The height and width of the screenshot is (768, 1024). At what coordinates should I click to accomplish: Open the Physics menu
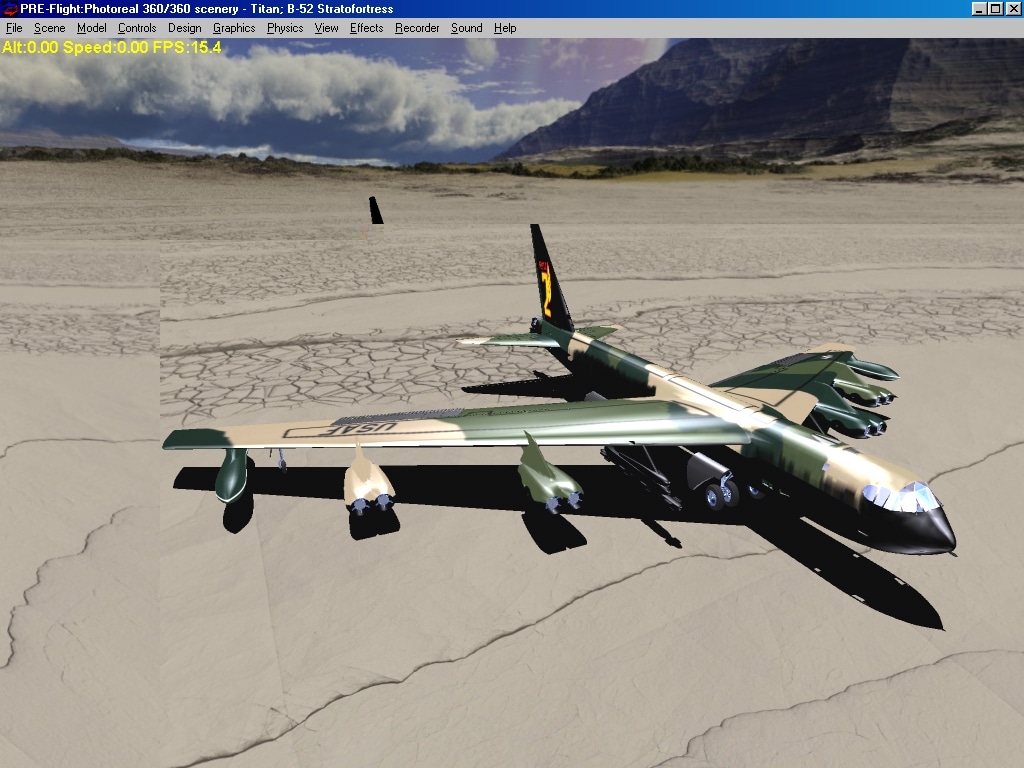point(285,28)
